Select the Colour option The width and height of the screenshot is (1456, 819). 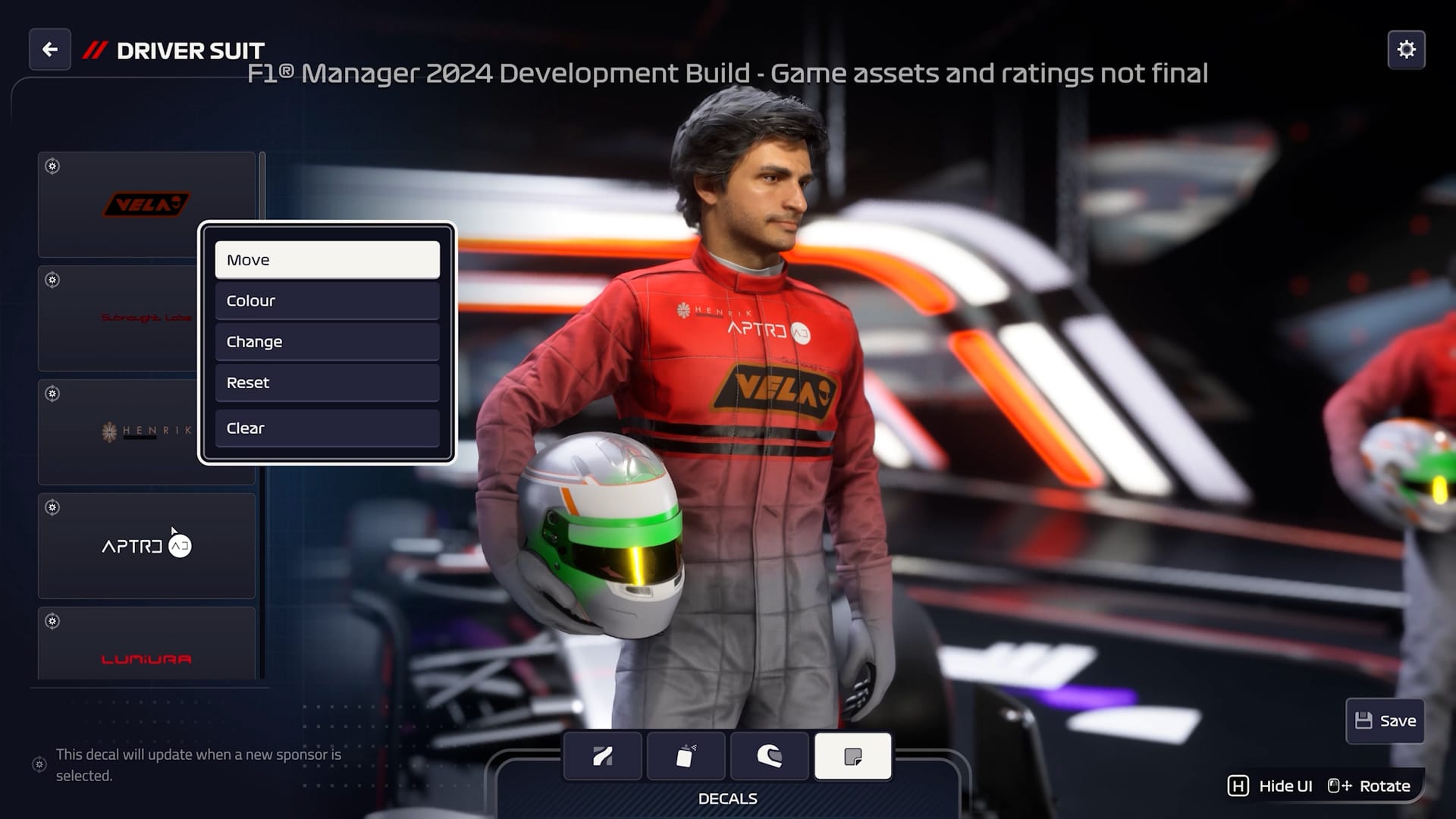327,301
